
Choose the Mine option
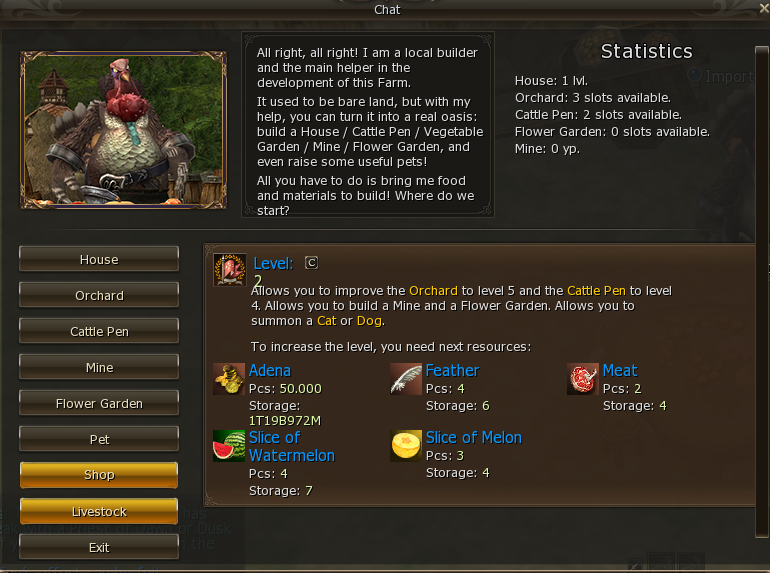click(x=99, y=367)
